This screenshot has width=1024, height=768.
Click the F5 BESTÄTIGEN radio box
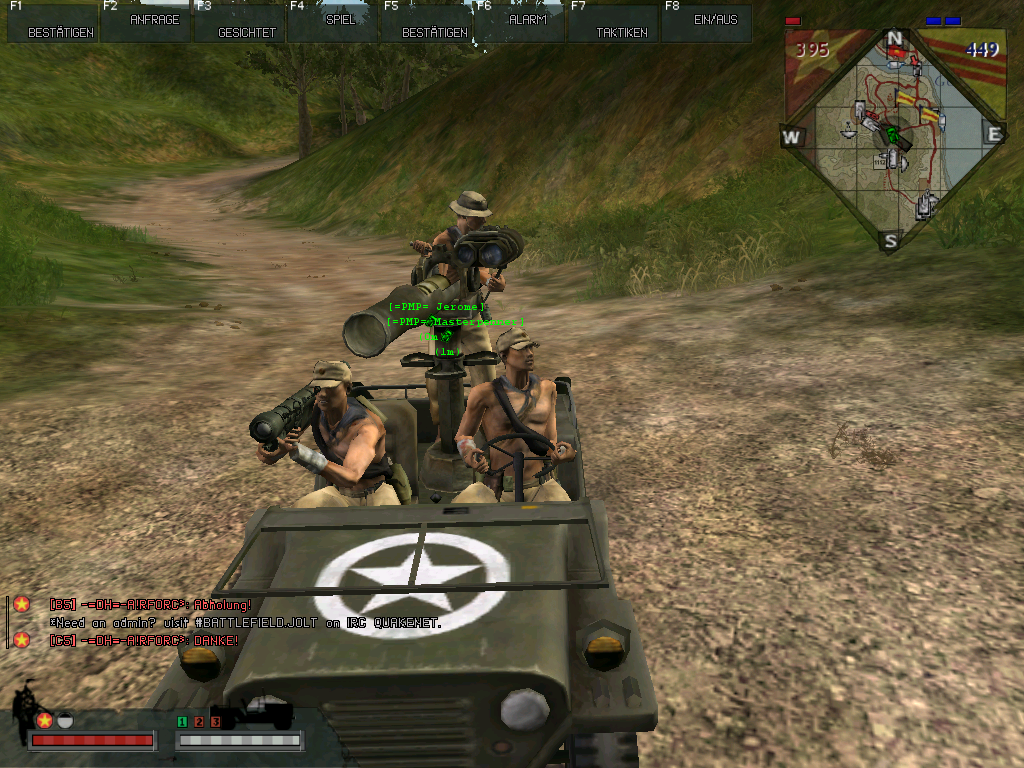click(x=427, y=24)
